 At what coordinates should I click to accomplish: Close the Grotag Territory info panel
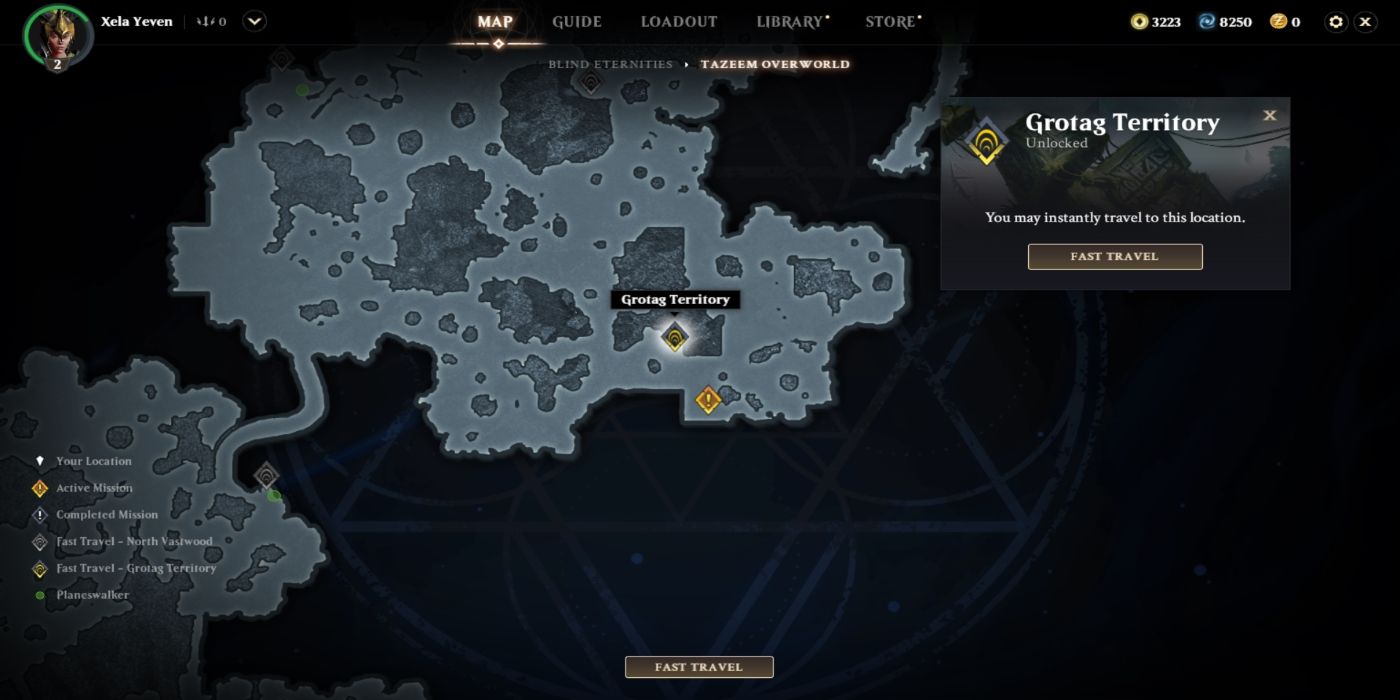(x=1270, y=116)
